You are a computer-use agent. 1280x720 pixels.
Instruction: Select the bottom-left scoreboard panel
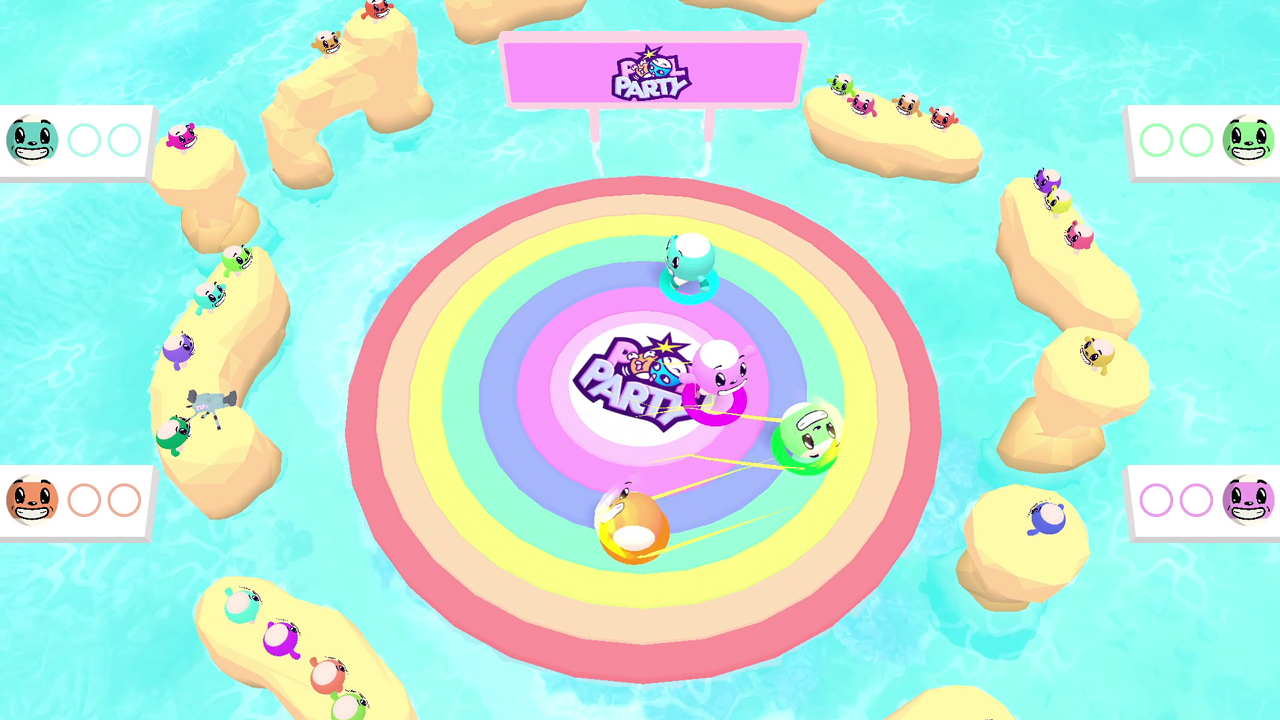[75, 500]
